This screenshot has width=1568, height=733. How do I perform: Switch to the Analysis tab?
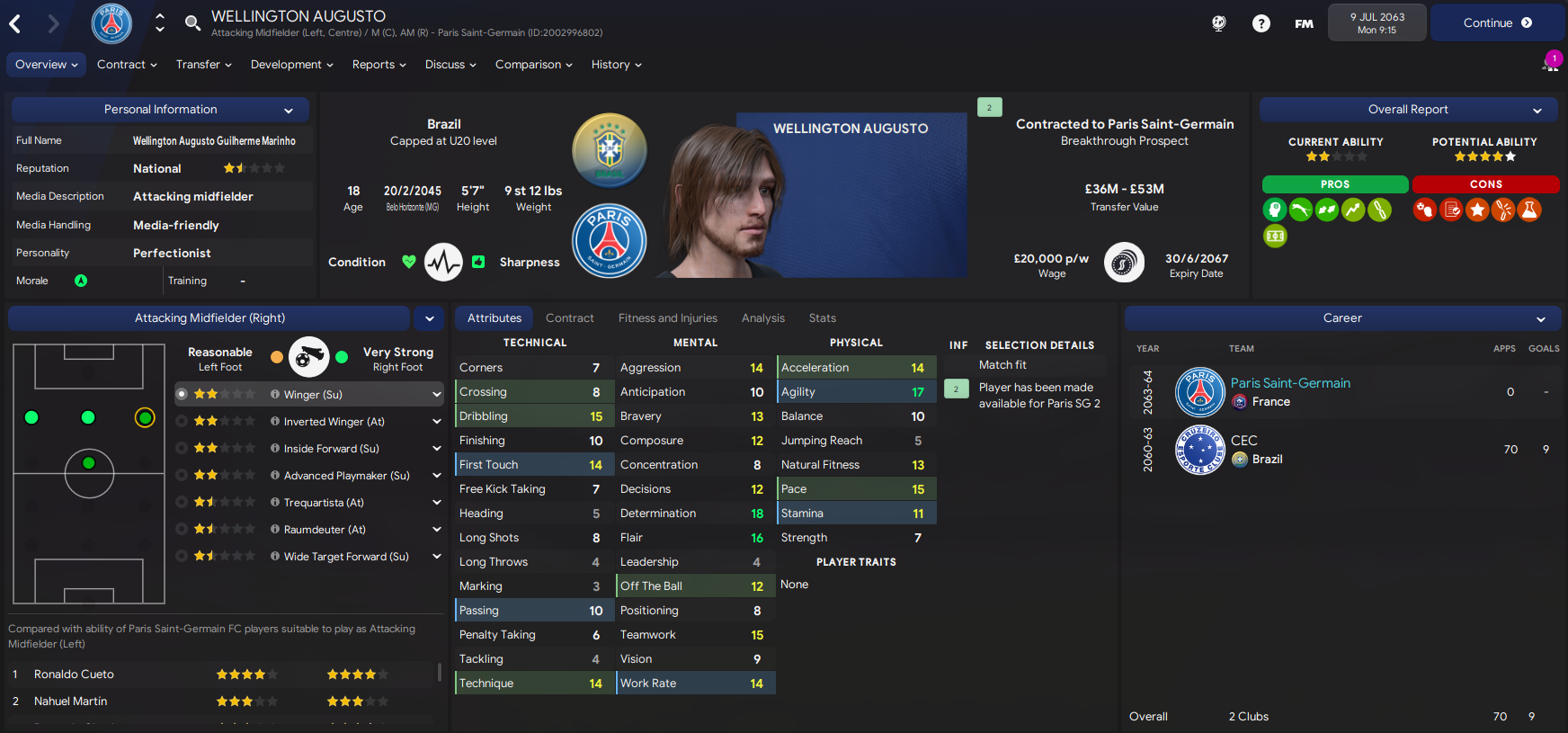coord(762,318)
